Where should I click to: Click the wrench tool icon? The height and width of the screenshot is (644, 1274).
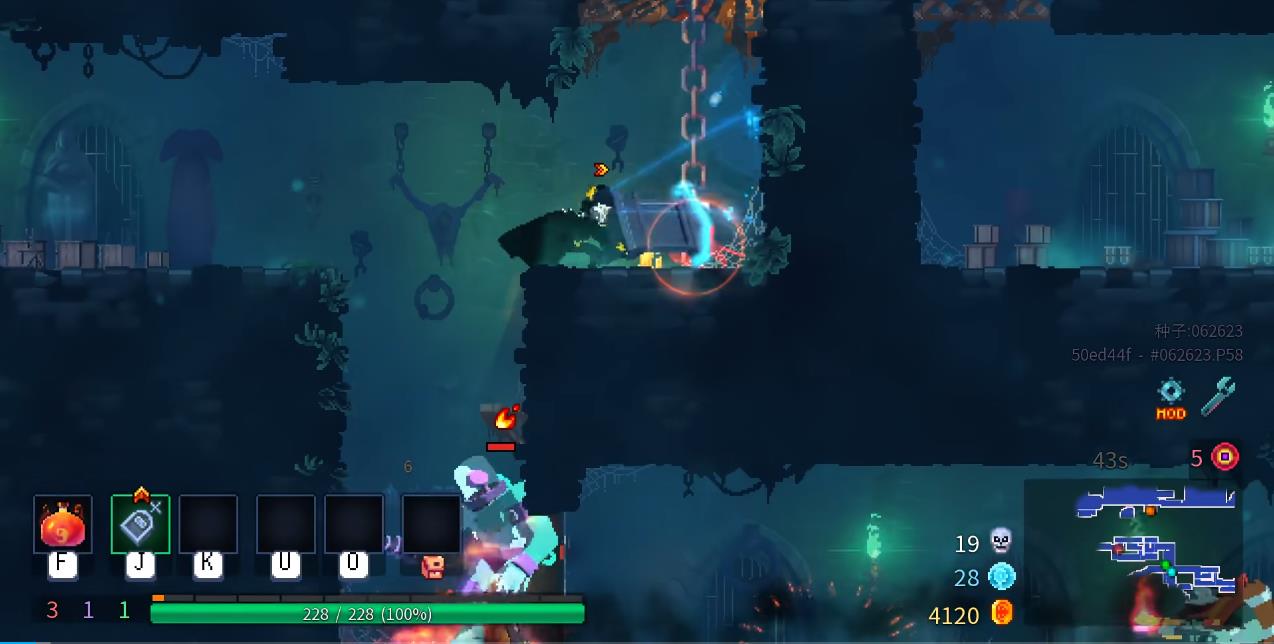[x=1218, y=396]
